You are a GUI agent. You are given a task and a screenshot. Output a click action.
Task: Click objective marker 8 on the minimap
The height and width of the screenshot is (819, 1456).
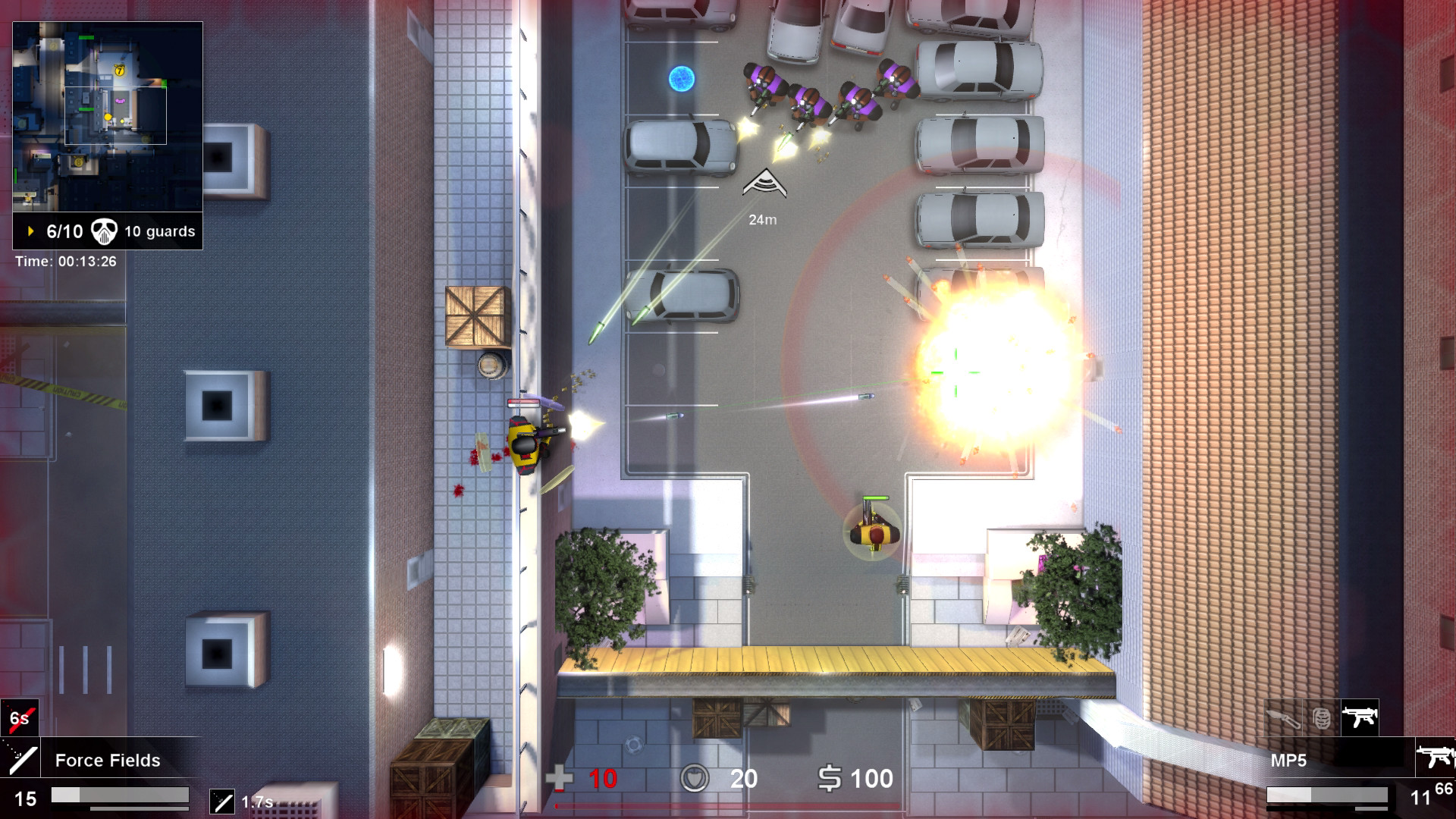pos(78,161)
